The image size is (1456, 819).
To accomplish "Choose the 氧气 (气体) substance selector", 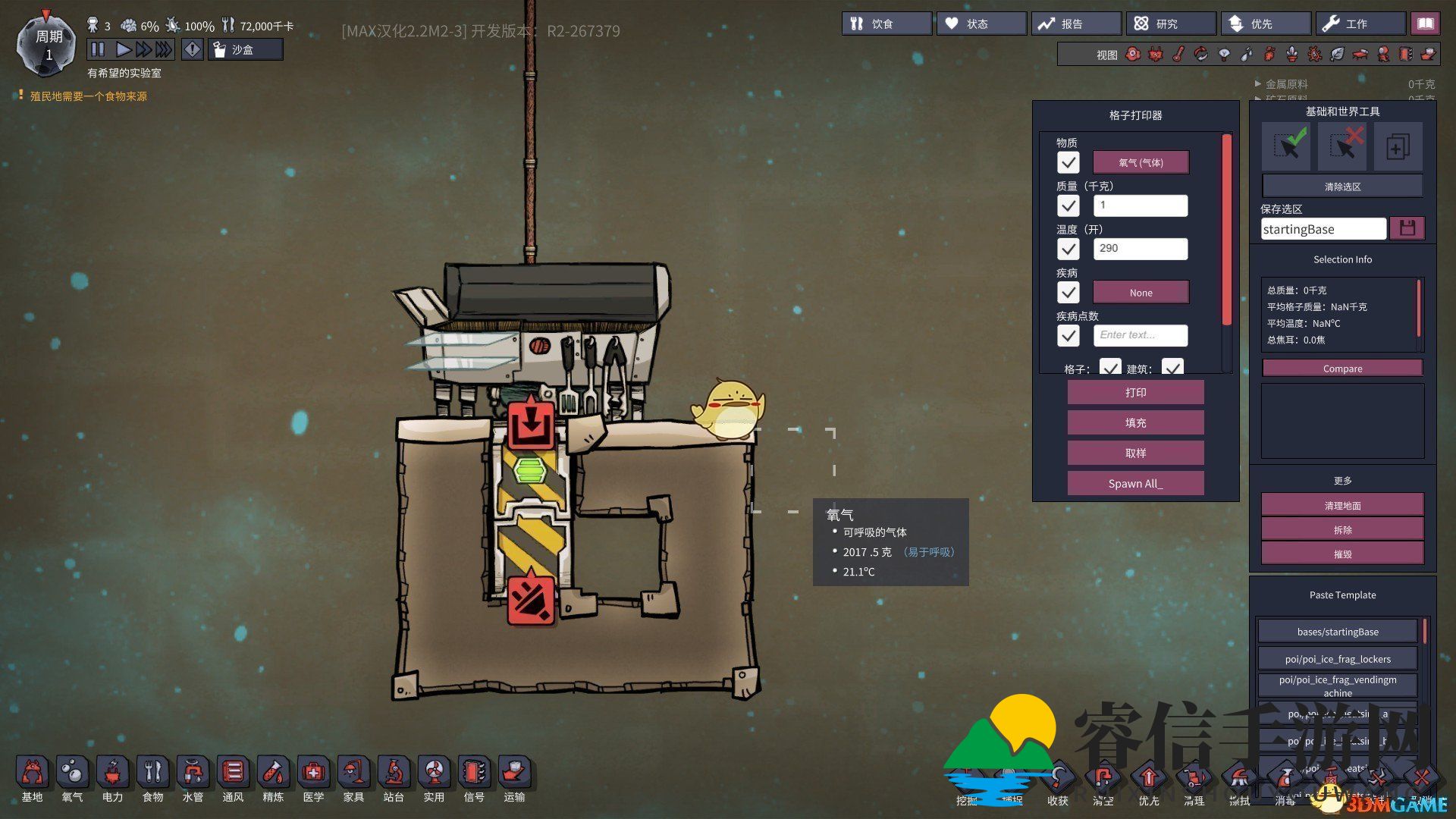I will [x=1141, y=162].
